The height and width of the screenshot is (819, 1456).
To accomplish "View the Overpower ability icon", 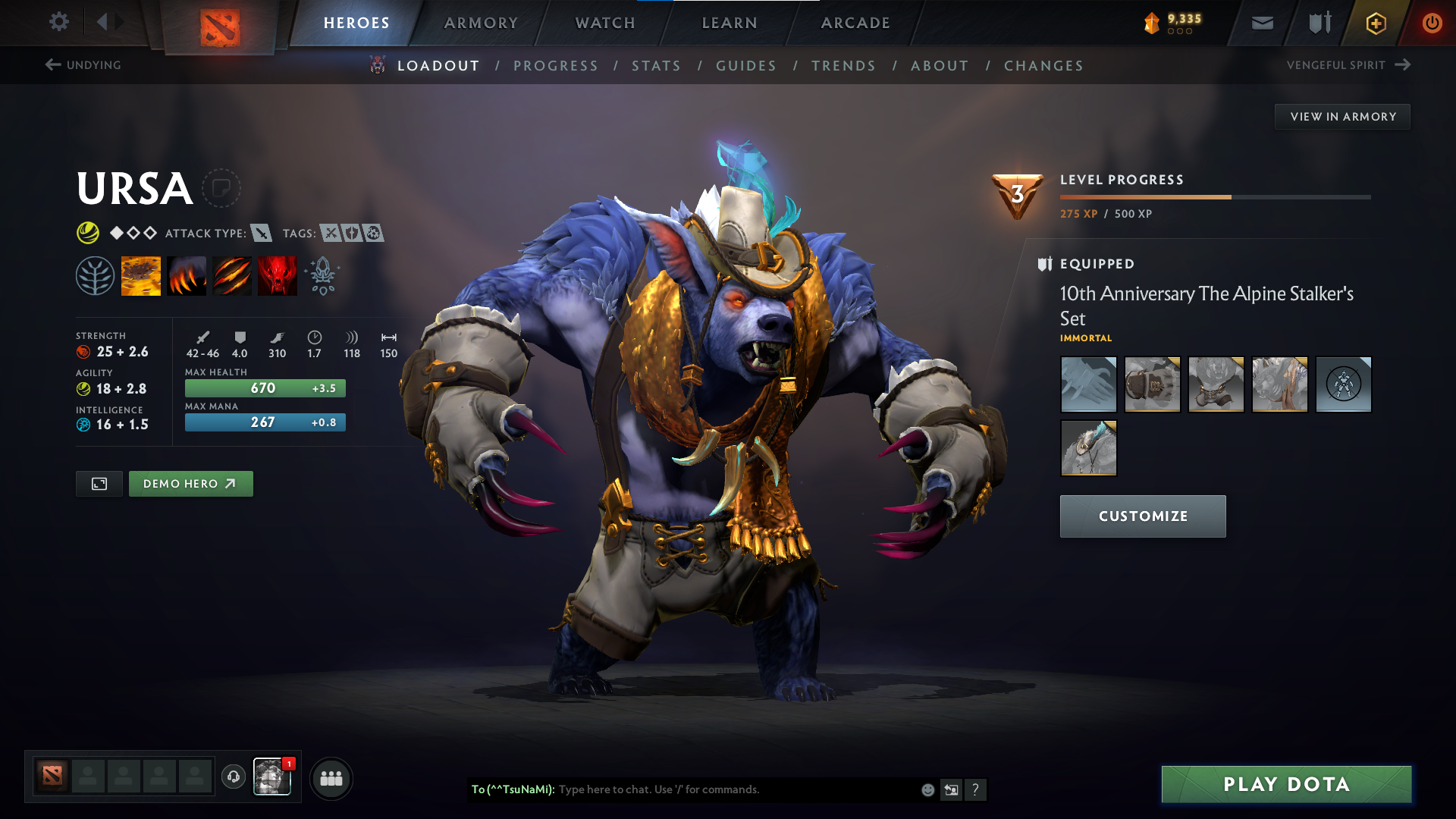I will [187, 275].
